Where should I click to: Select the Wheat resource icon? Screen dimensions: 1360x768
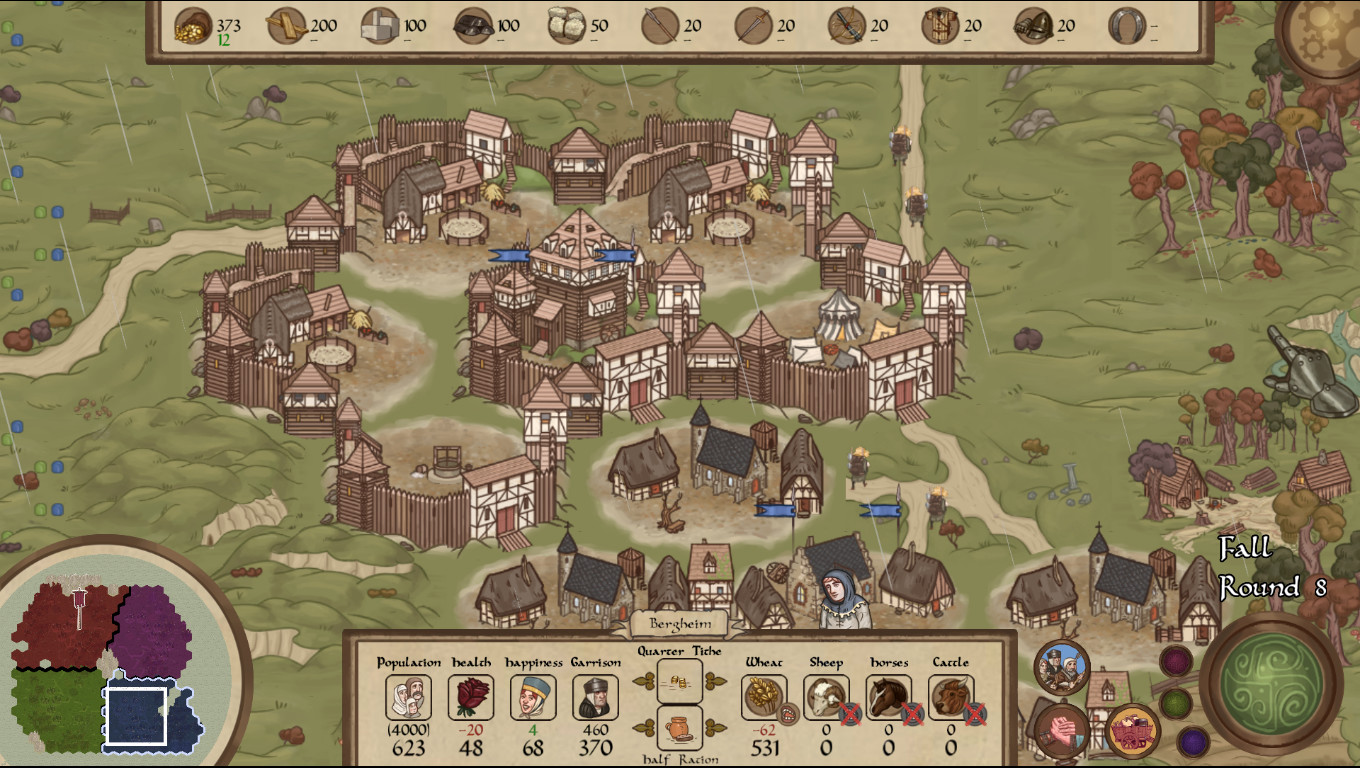click(765, 697)
